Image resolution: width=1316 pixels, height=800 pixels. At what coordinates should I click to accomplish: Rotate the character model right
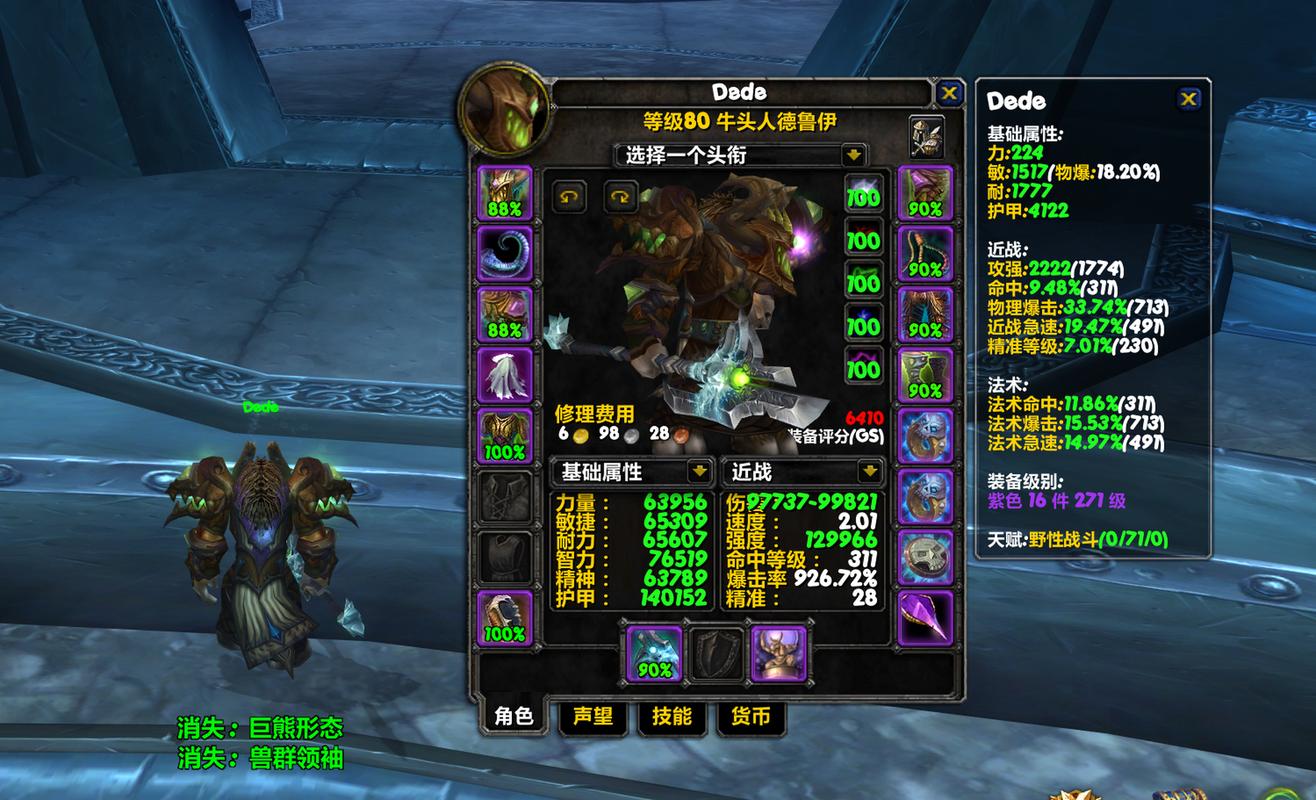point(621,197)
